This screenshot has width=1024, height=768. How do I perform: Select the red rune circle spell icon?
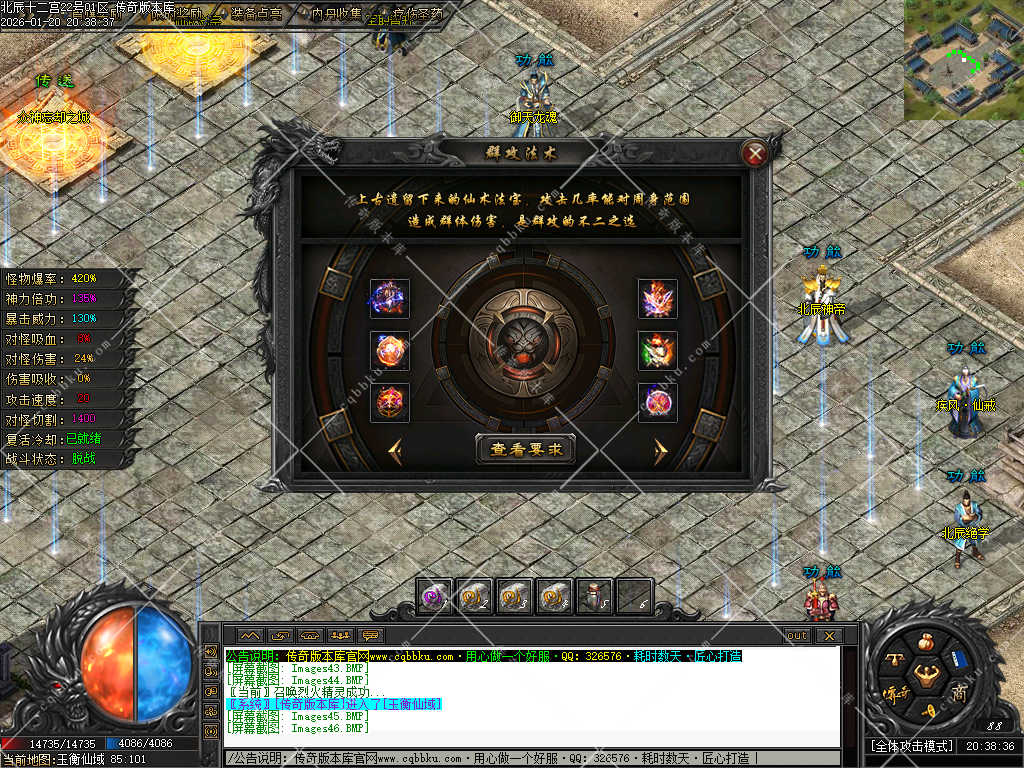point(389,401)
